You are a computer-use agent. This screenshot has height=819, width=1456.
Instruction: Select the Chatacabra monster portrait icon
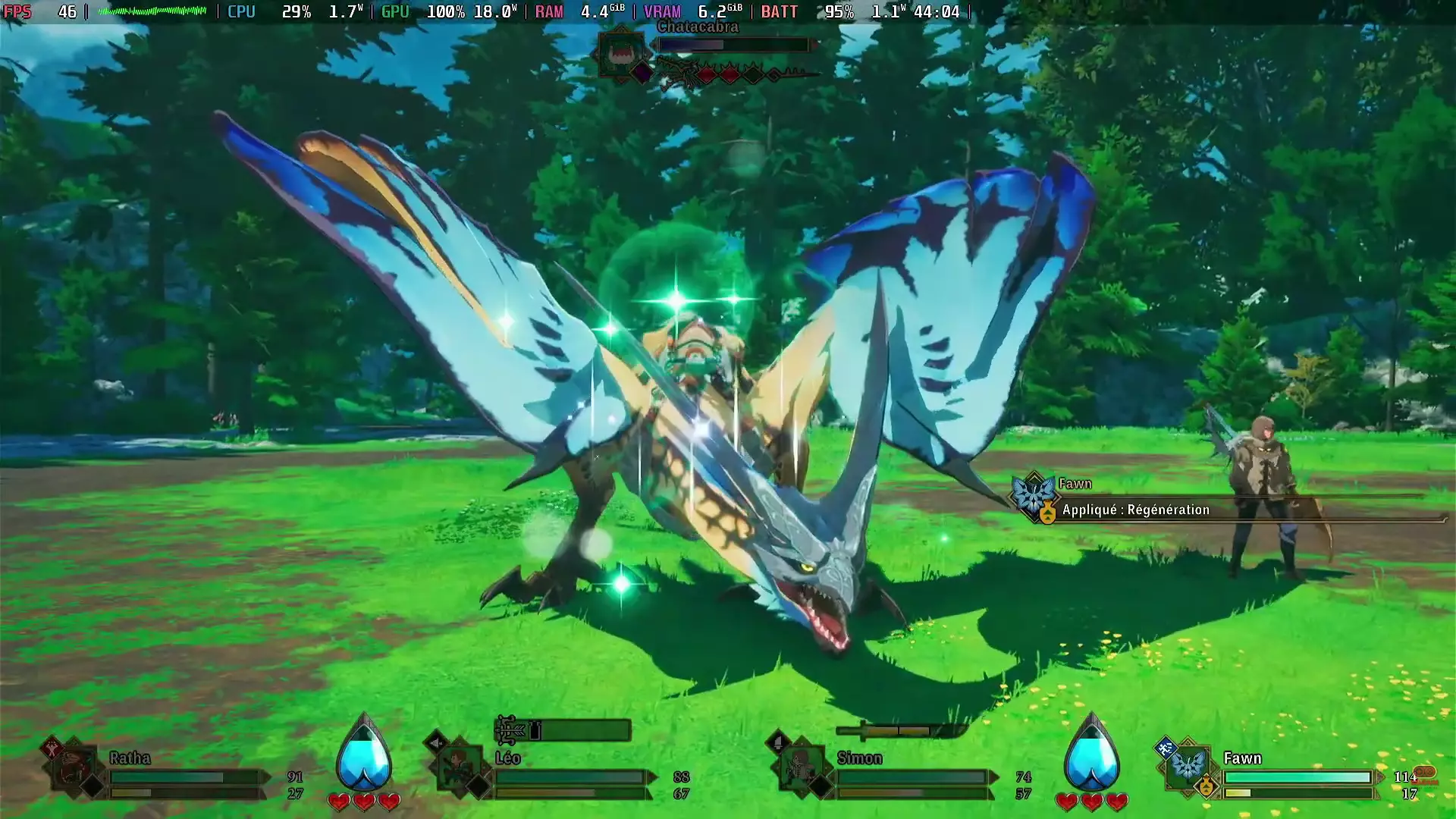coord(619,53)
